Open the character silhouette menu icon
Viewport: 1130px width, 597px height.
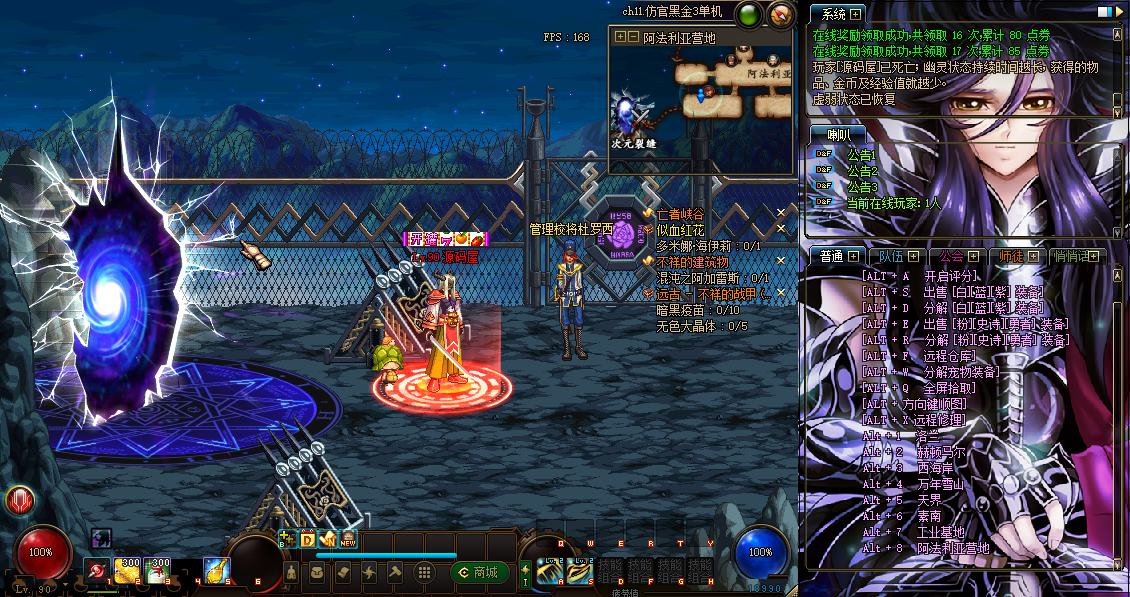[x=291, y=572]
